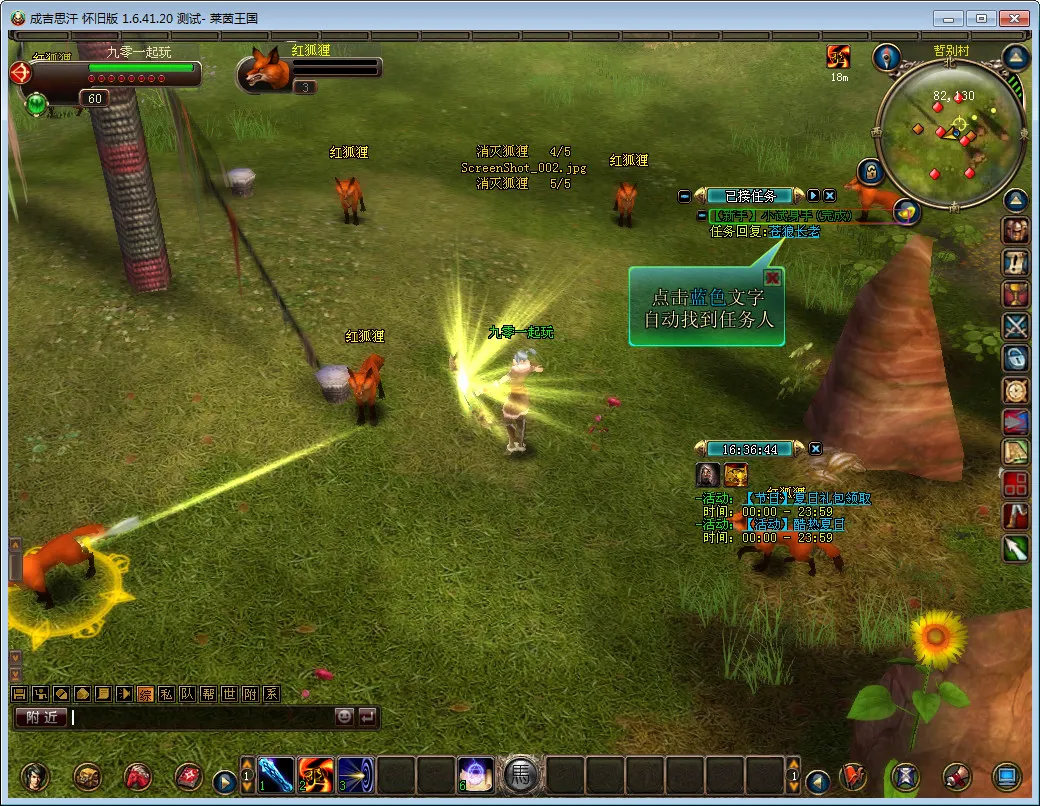Close the 16:36:44 activity panel
1040x806 pixels.
[x=816, y=449]
